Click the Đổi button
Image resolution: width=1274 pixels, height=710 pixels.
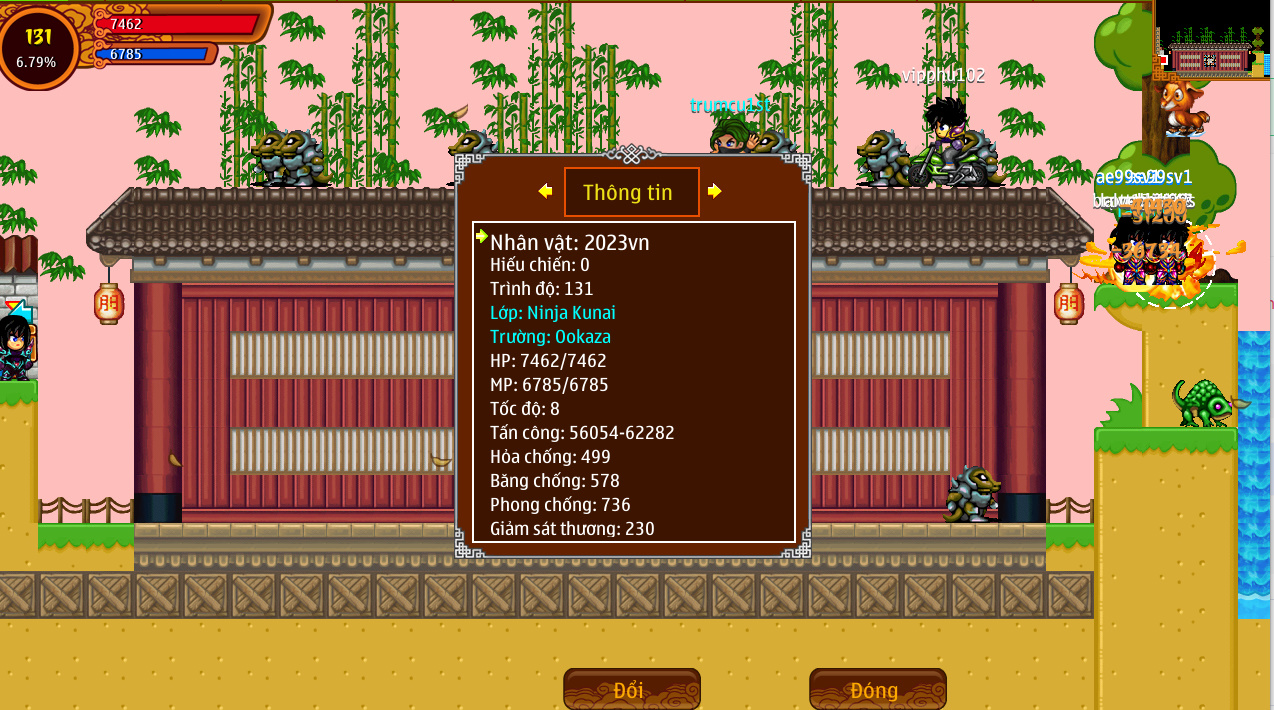(x=631, y=689)
